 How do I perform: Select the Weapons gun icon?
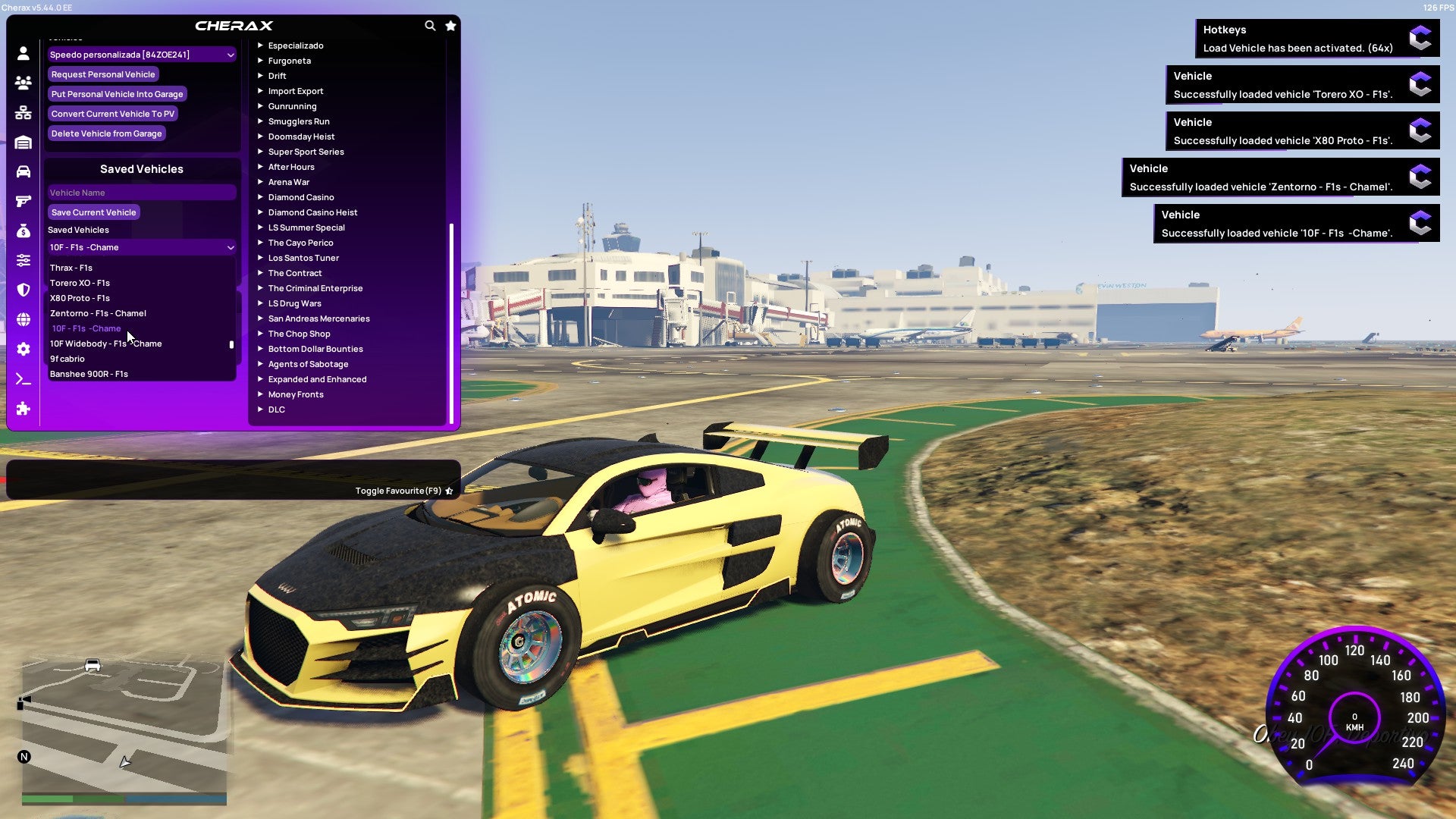pos(23,199)
